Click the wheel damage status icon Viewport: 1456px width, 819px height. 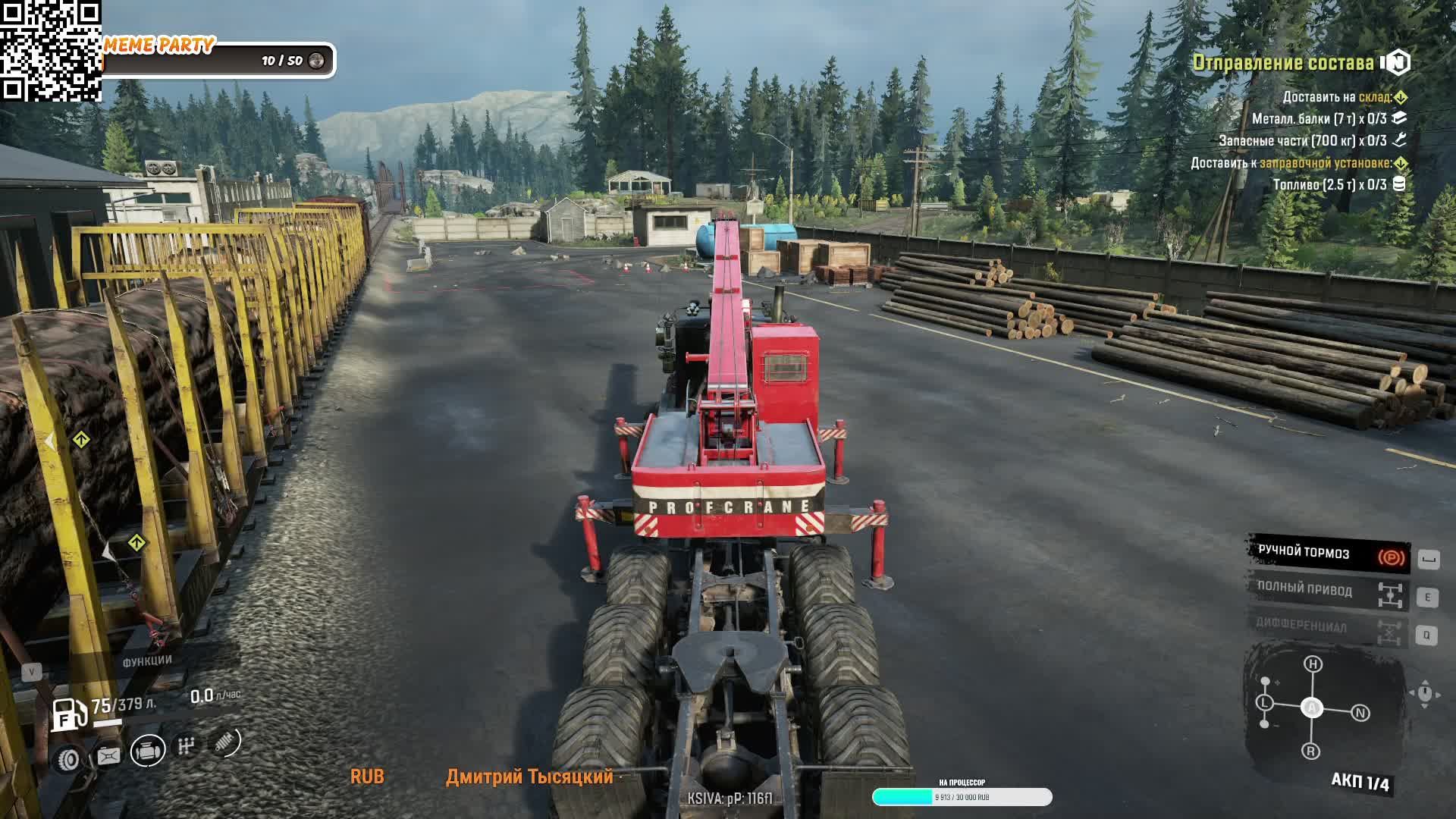pos(69,758)
